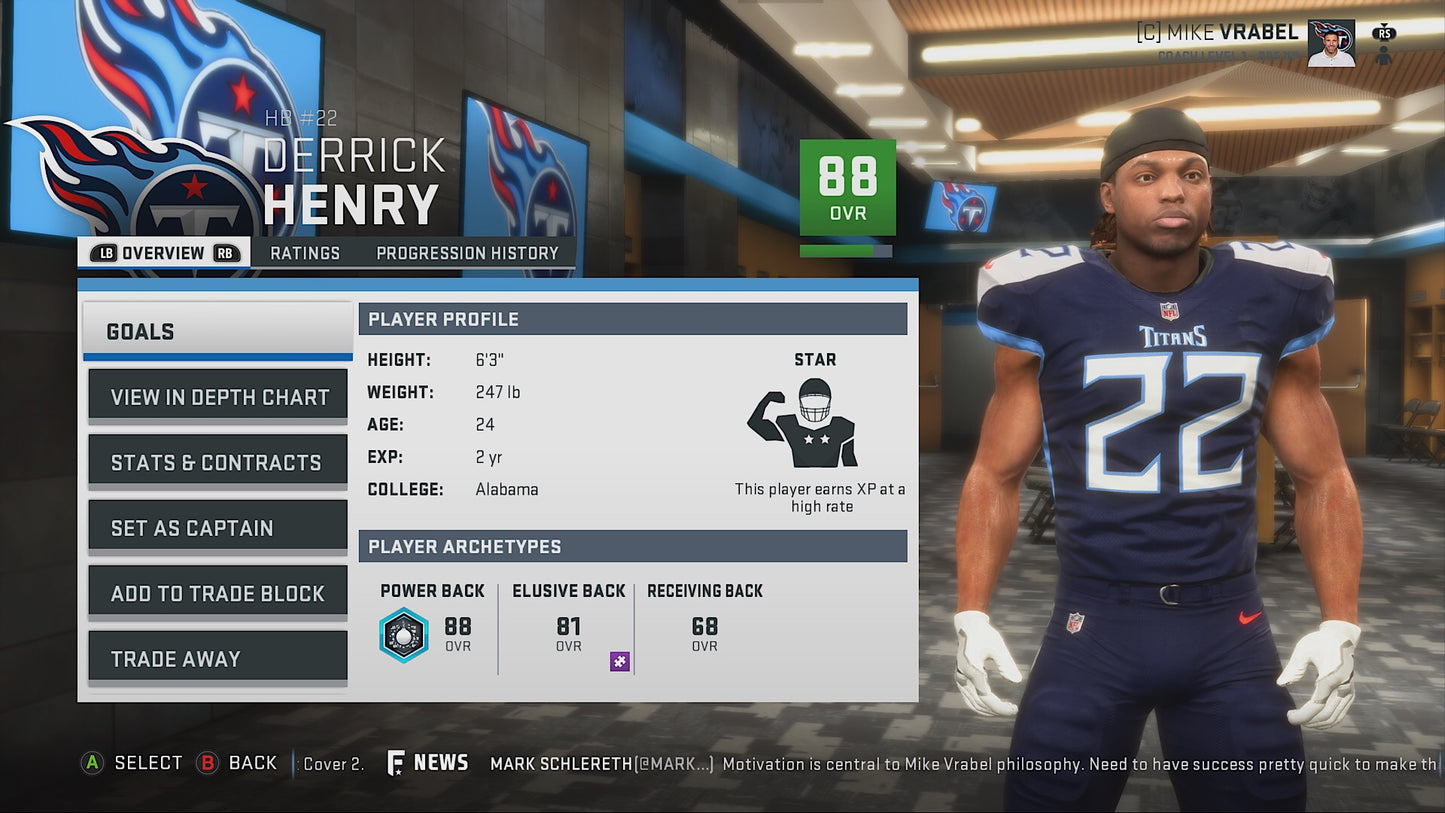
Task: Select Add to Trade Block
Action: click(218, 593)
